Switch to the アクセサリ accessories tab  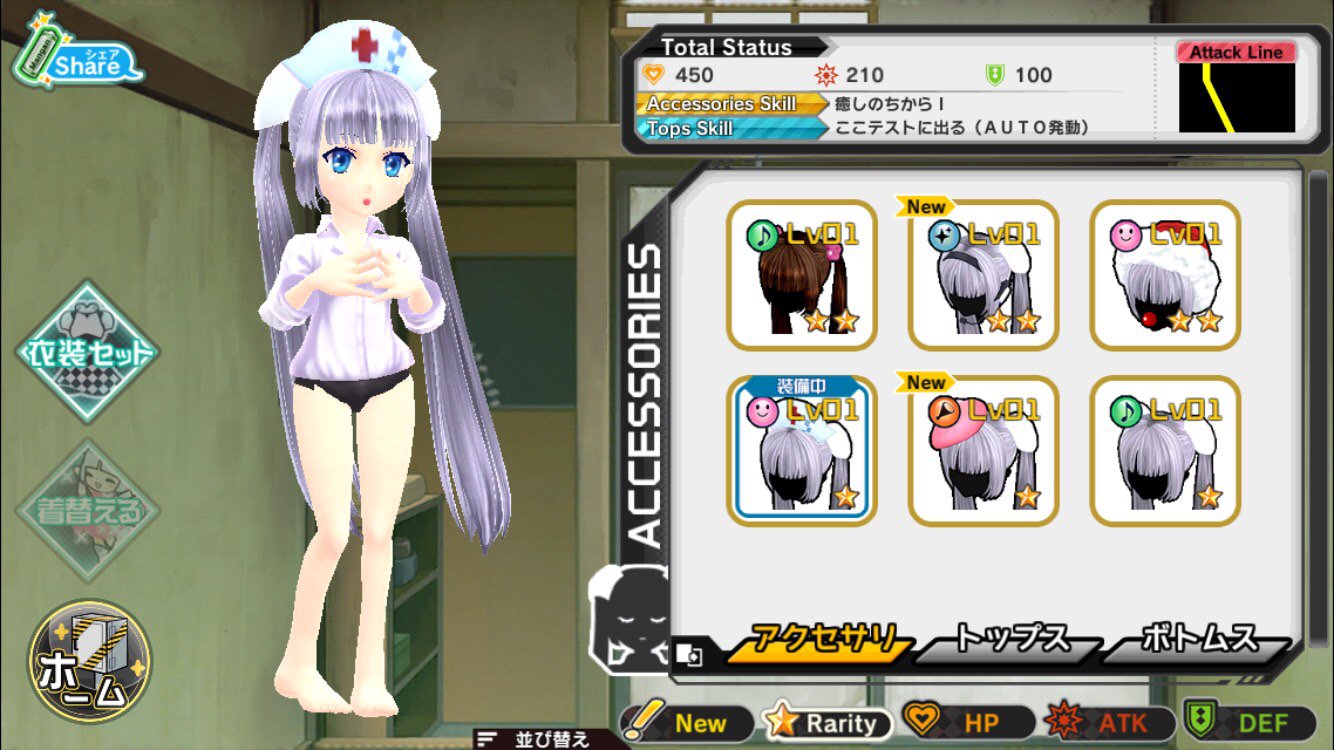tap(822, 642)
